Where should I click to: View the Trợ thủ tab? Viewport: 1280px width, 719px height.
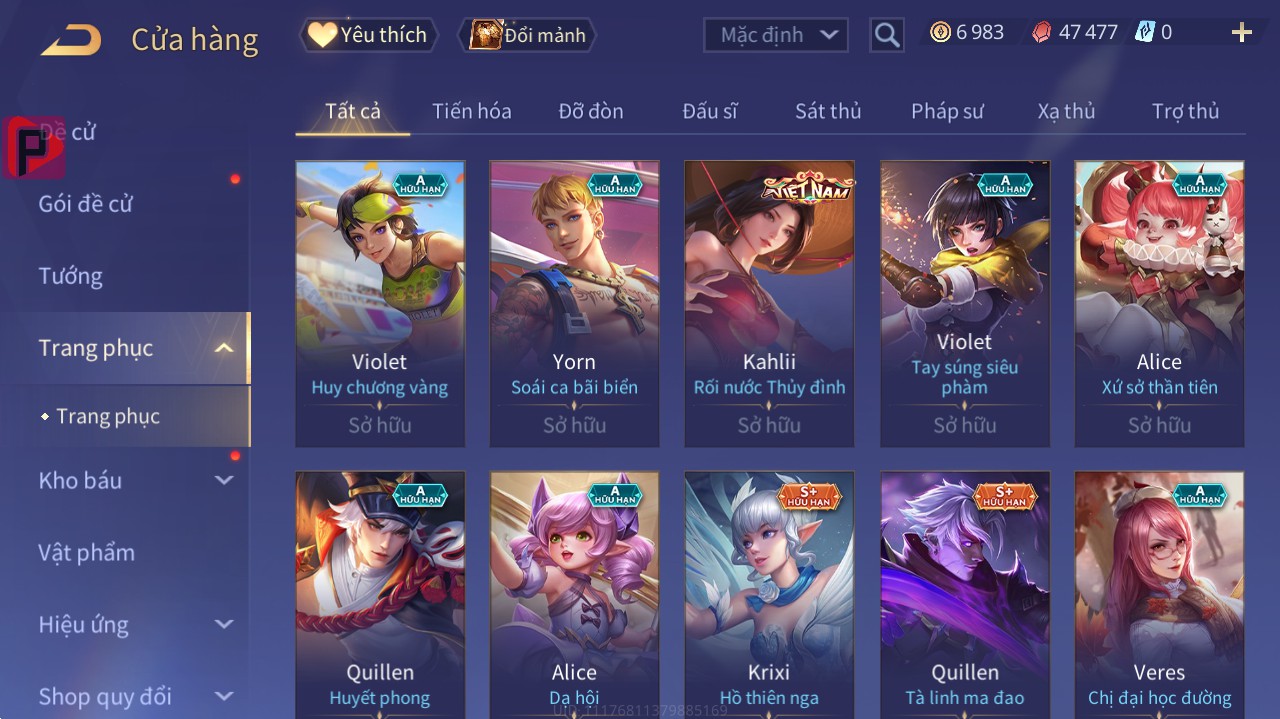[x=1185, y=111]
